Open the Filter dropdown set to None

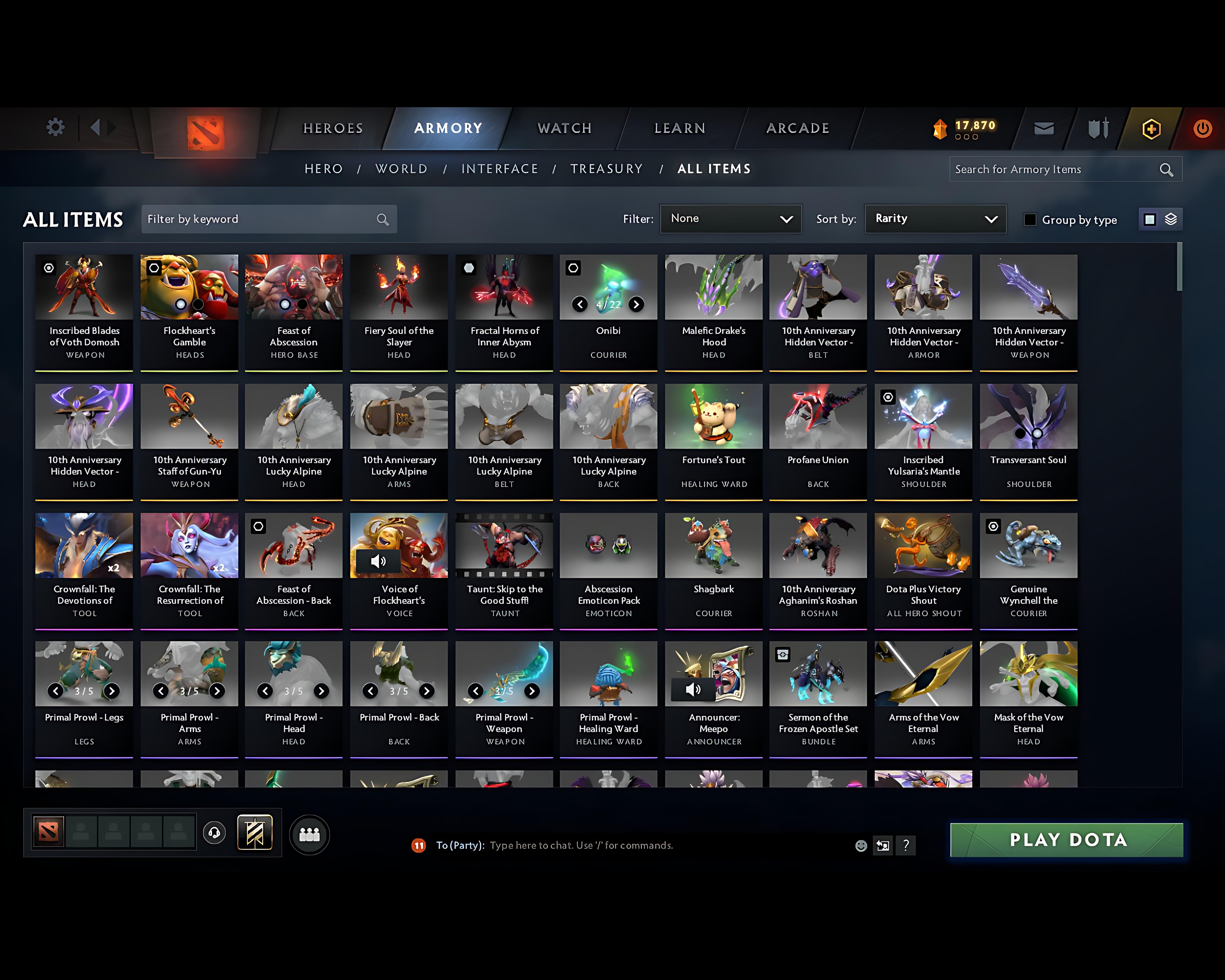point(731,219)
